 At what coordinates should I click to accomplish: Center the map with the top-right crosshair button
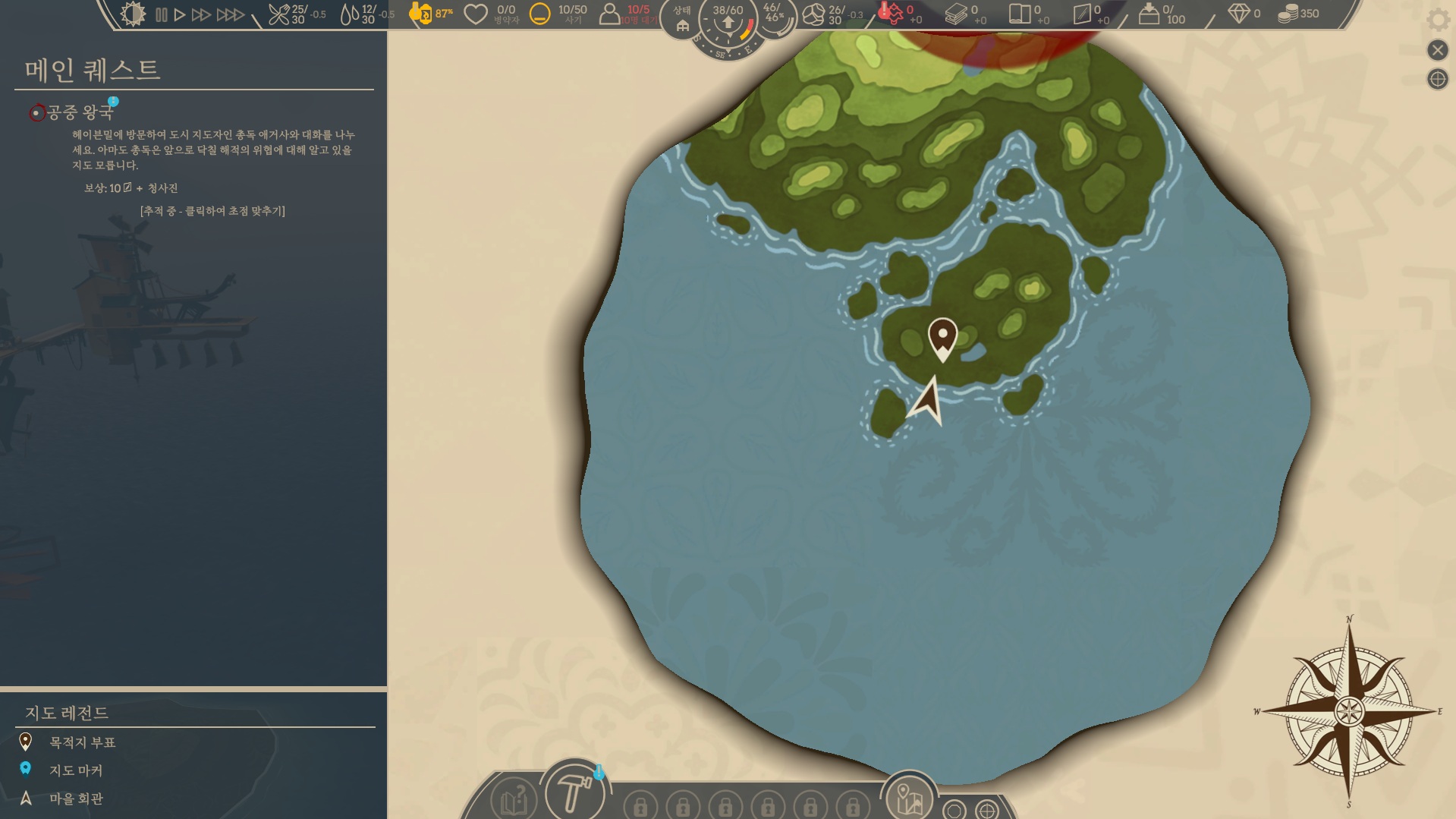pyautogui.click(x=1437, y=79)
